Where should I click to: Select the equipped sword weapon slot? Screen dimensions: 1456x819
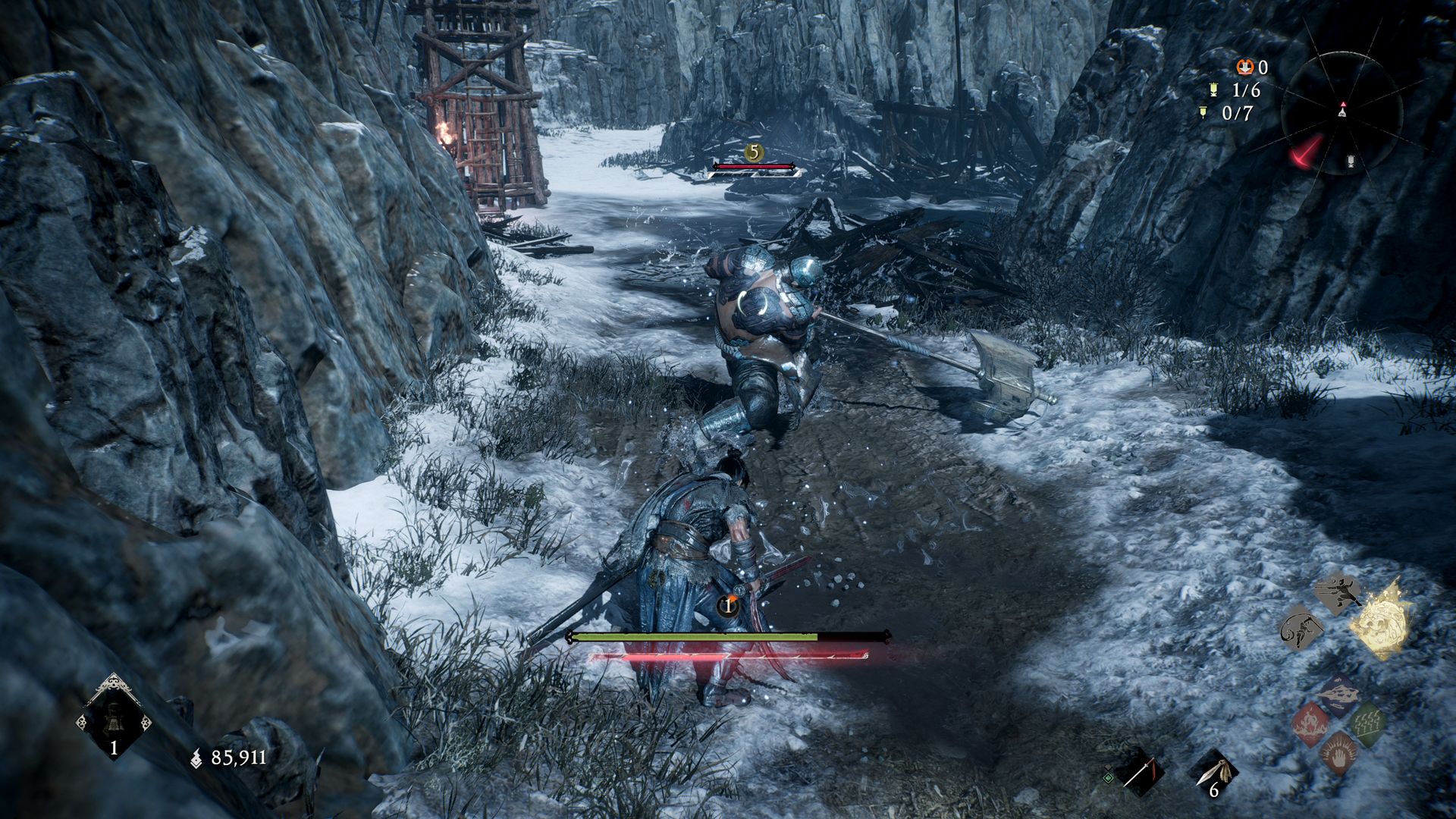[x=1139, y=773]
